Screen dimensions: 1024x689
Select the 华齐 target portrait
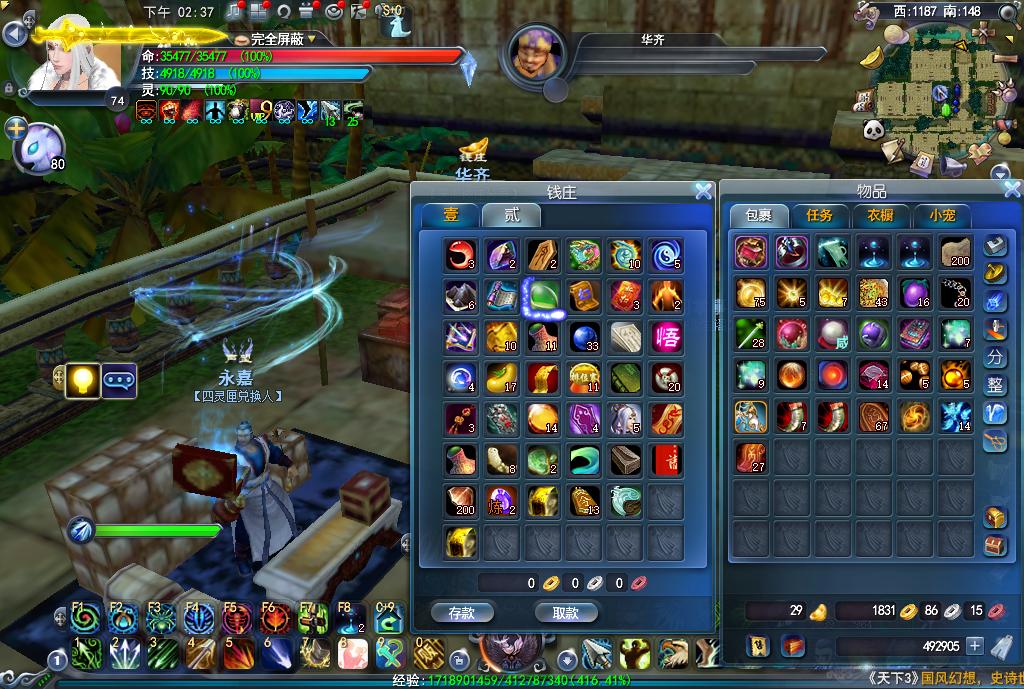(x=537, y=55)
